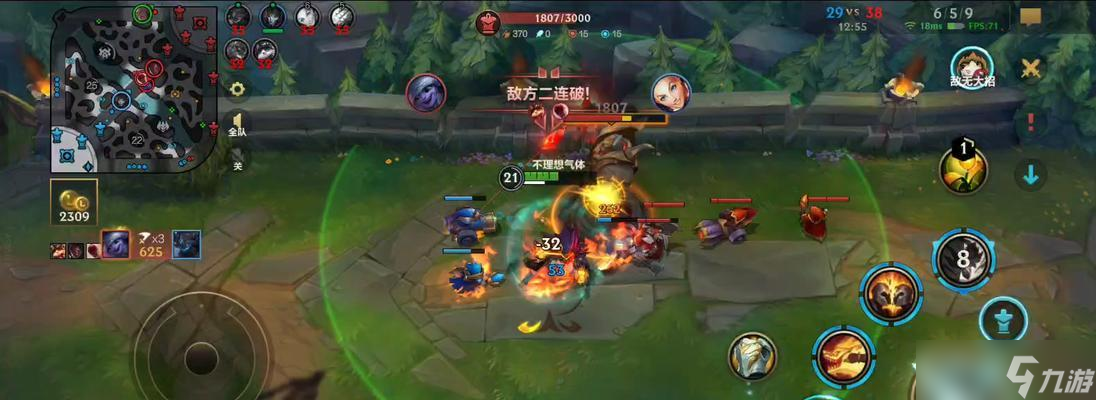Tap the blue down-arrow button
Screen dimensions: 1096x400
click(x=1030, y=175)
